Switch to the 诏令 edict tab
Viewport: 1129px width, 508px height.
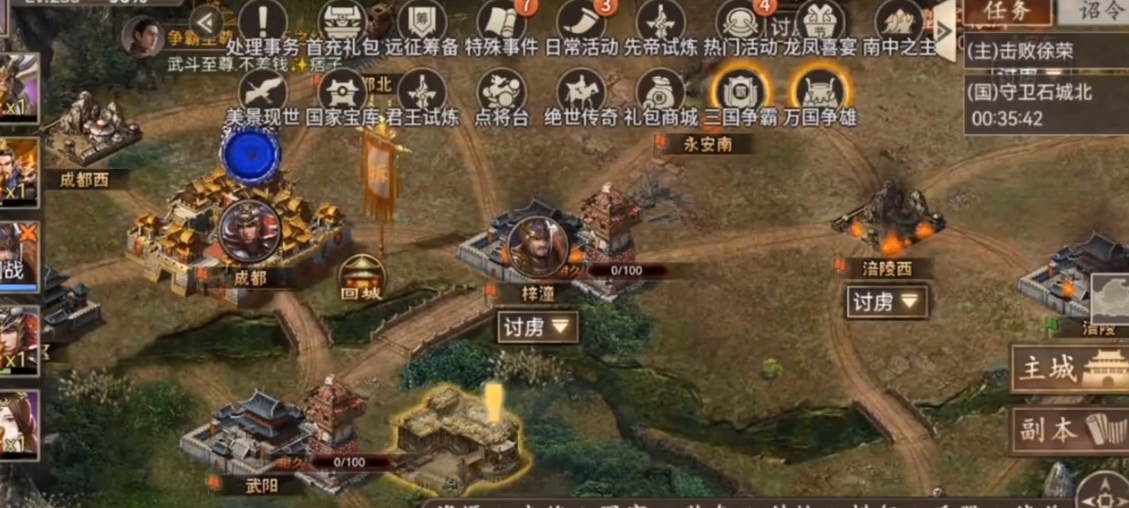[x=1096, y=12]
